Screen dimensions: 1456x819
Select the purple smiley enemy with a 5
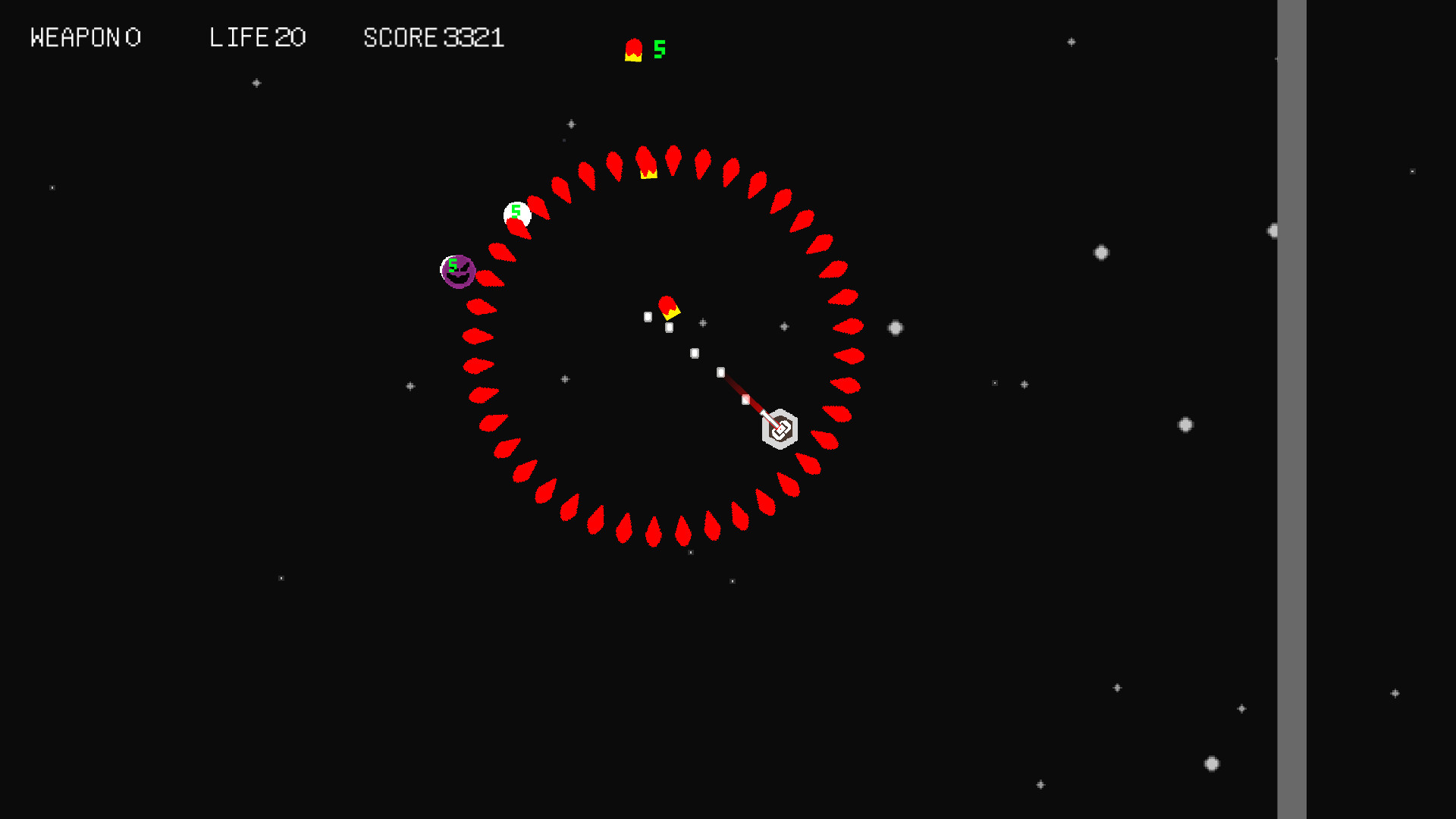[x=458, y=271]
